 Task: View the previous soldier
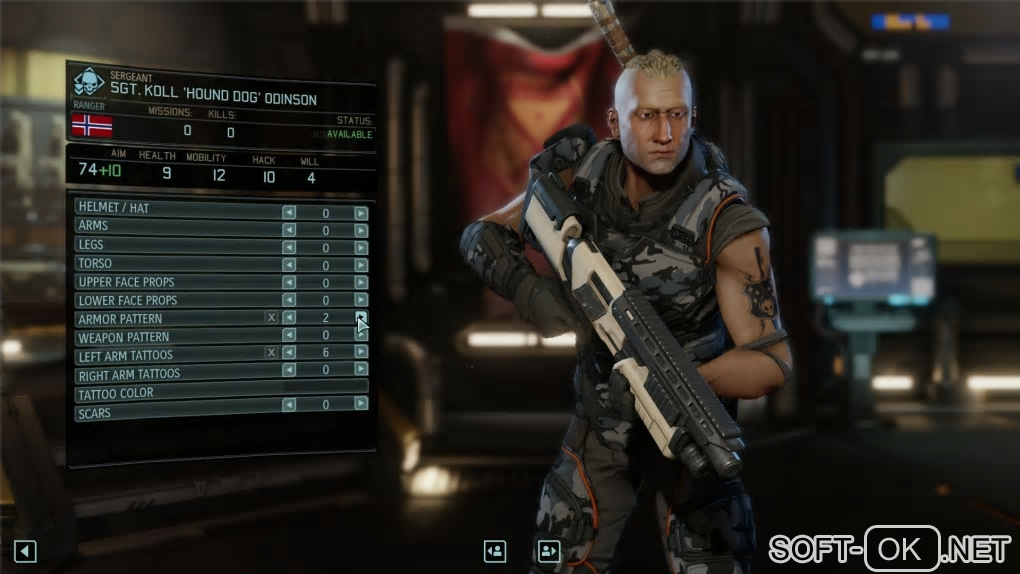(x=495, y=551)
